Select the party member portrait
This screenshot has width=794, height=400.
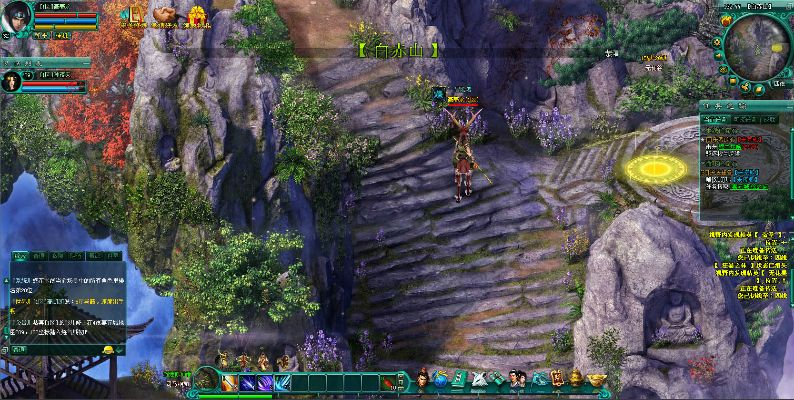[x=14, y=82]
